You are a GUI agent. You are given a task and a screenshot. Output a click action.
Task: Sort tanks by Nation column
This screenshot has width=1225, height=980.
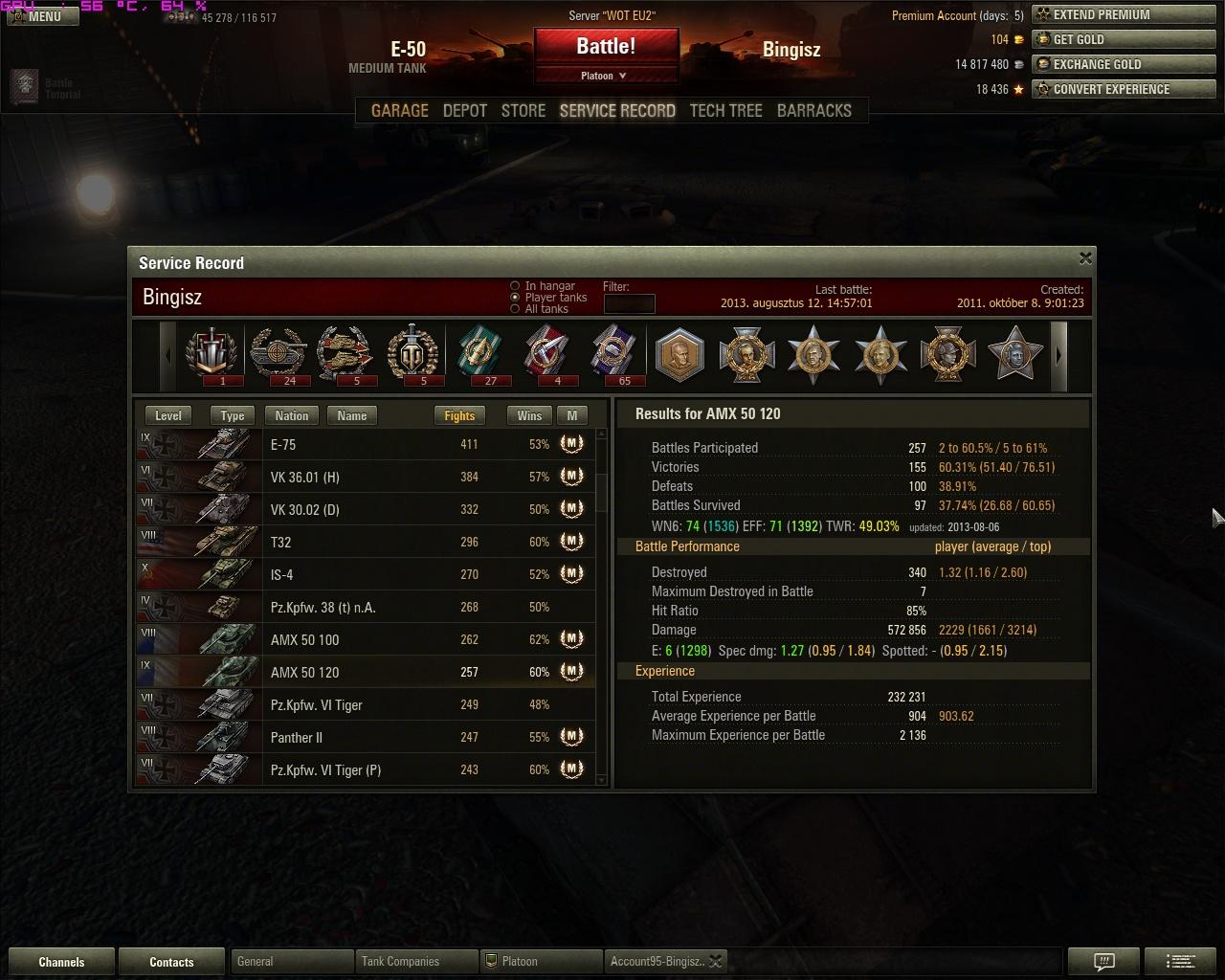[292, 415]
